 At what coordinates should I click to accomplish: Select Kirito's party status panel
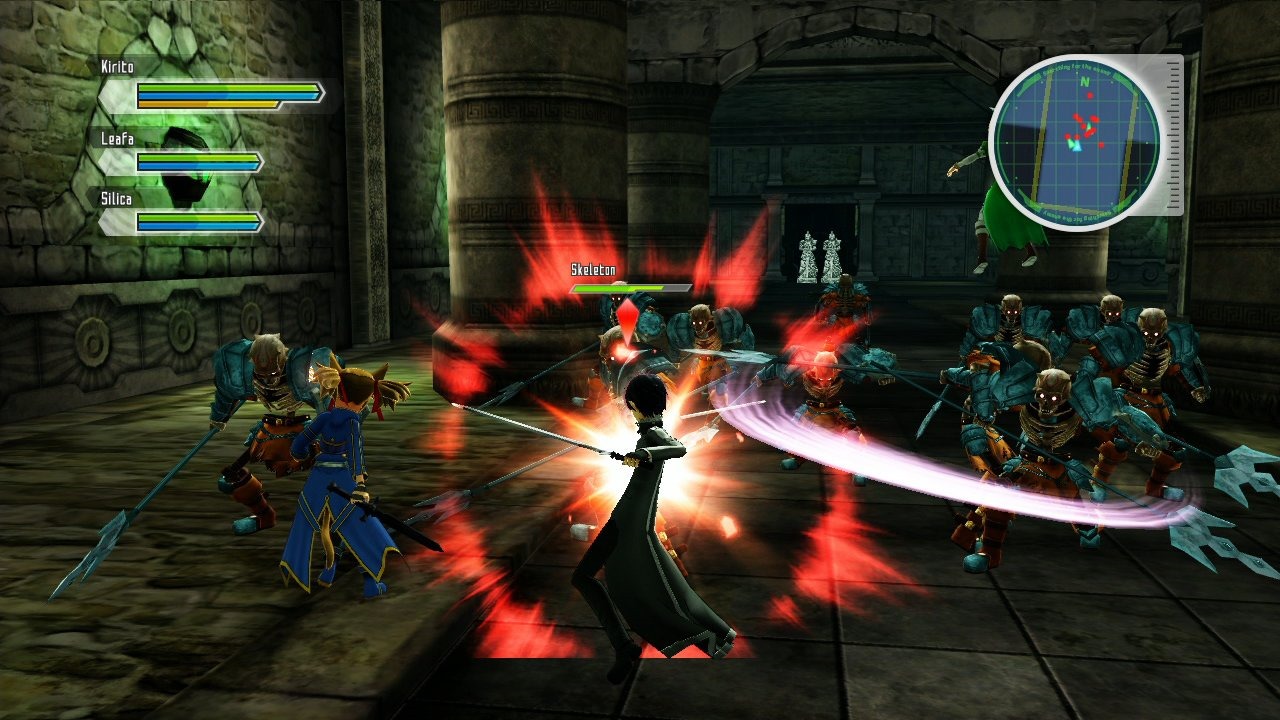(215, 88)
